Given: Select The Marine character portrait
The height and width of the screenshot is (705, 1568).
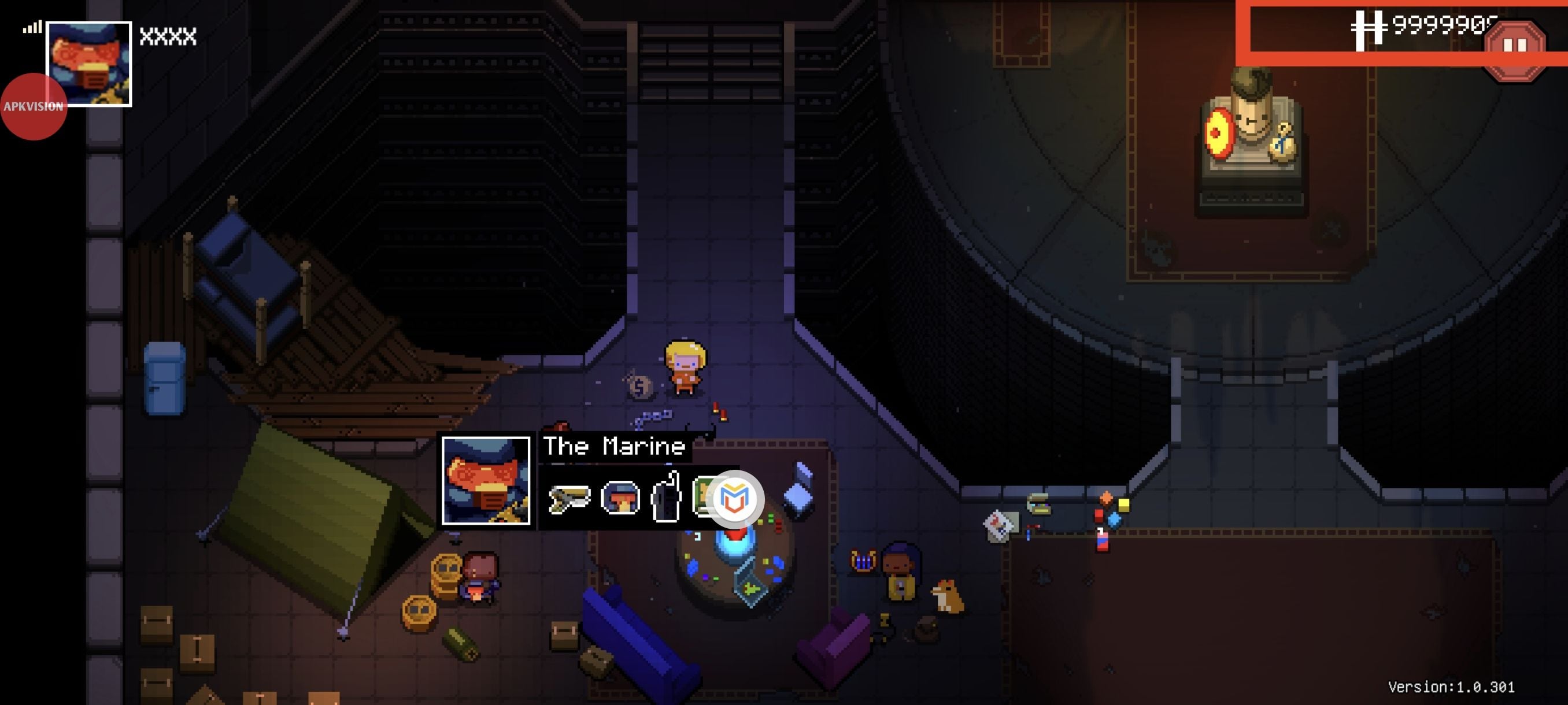Looking at the screenshot, I should [486, 481].
